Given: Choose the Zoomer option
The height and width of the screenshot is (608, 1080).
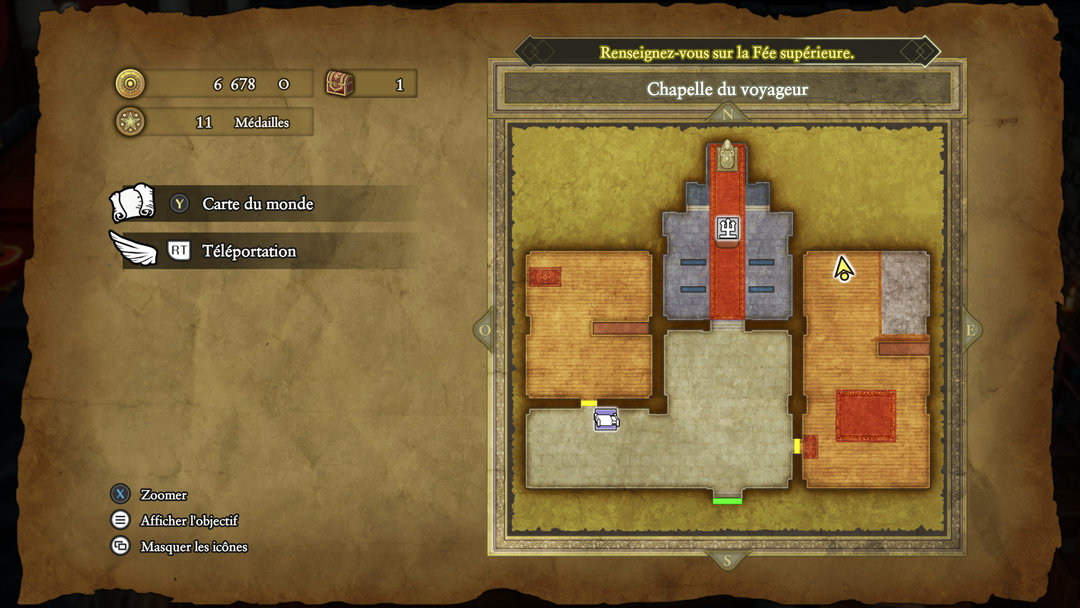Looking at the screenshot, I should coord(163,495).
